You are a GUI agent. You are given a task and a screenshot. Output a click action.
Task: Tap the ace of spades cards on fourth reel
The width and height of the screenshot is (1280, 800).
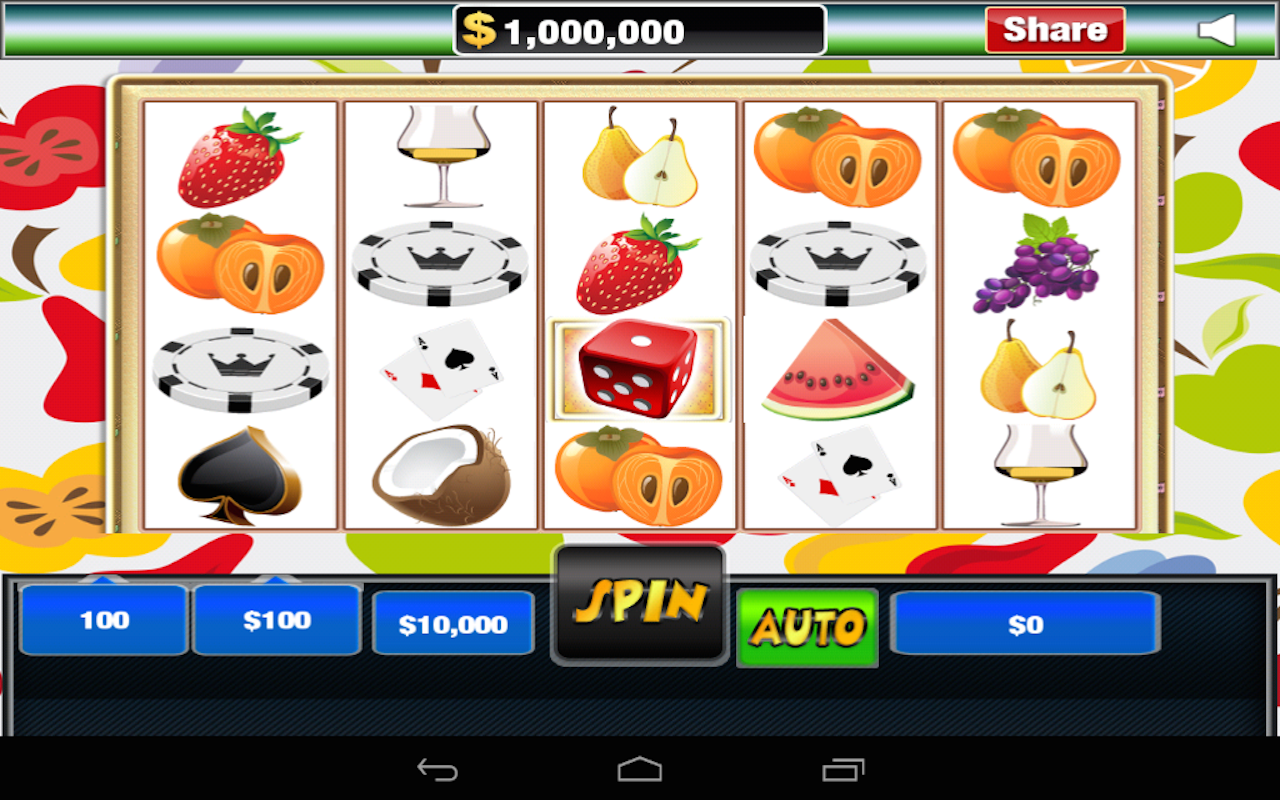pos(838,470)
